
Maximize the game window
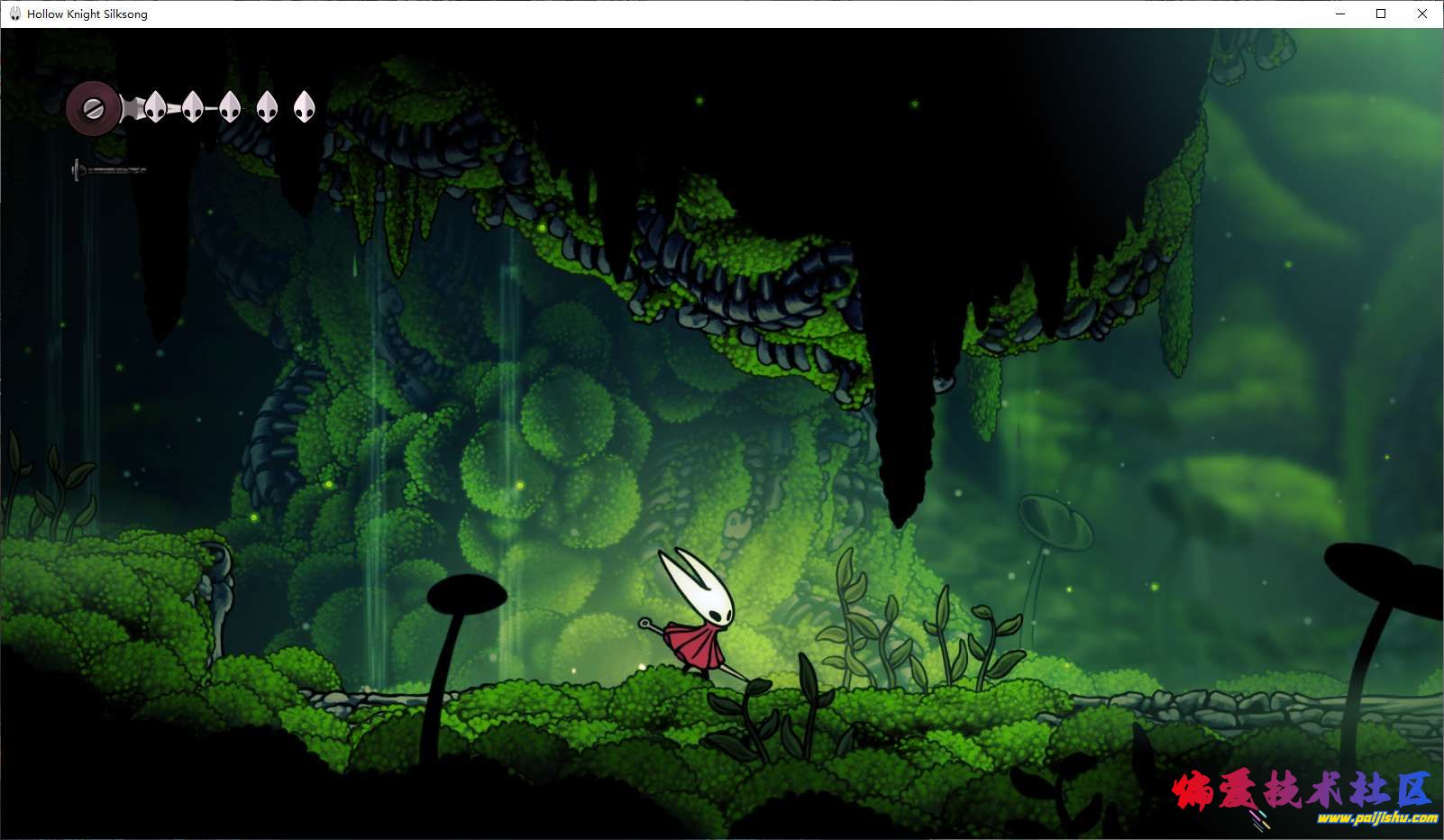(x=1380, y=14)
